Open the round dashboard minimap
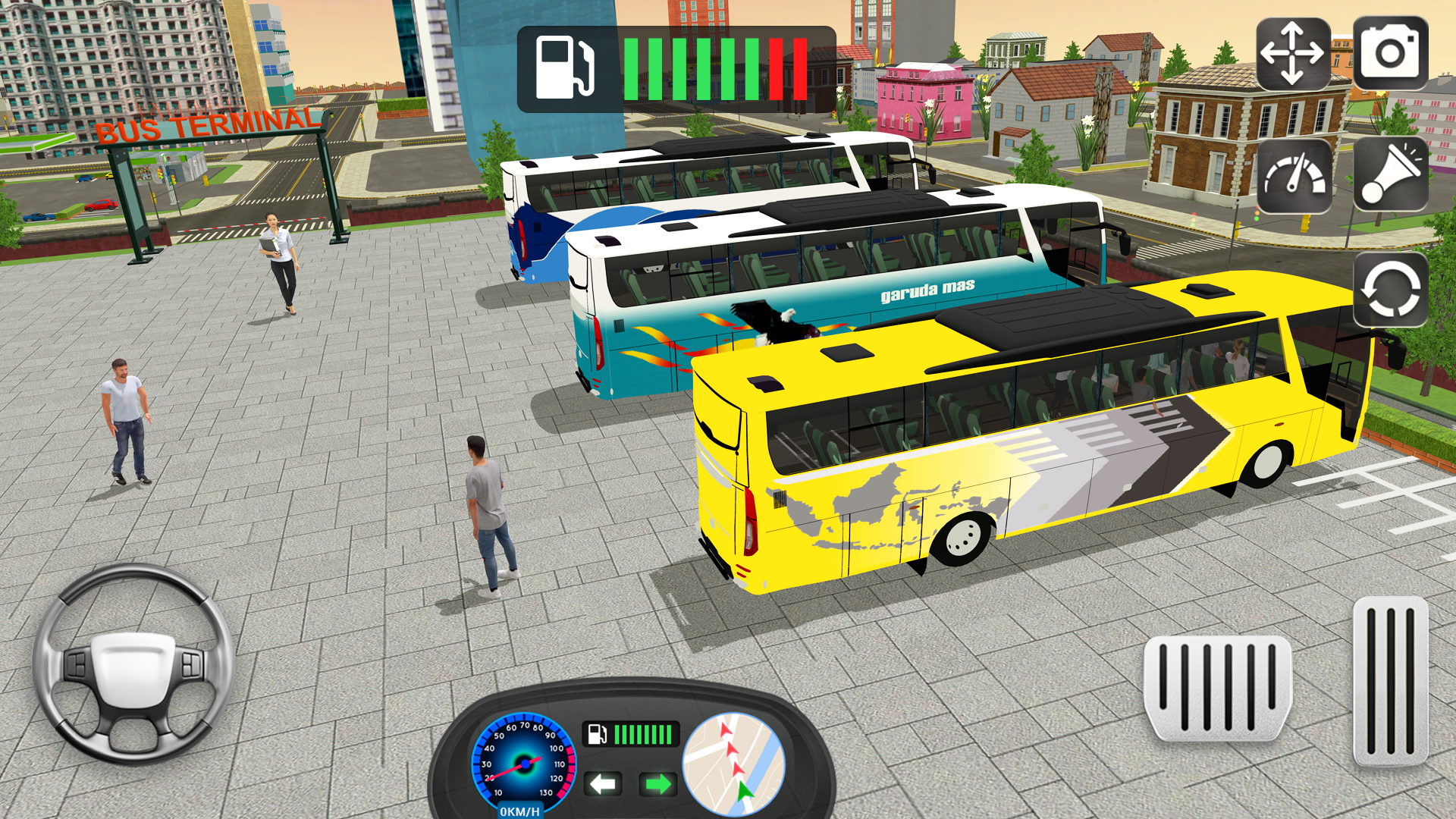 tap(734, 764)
